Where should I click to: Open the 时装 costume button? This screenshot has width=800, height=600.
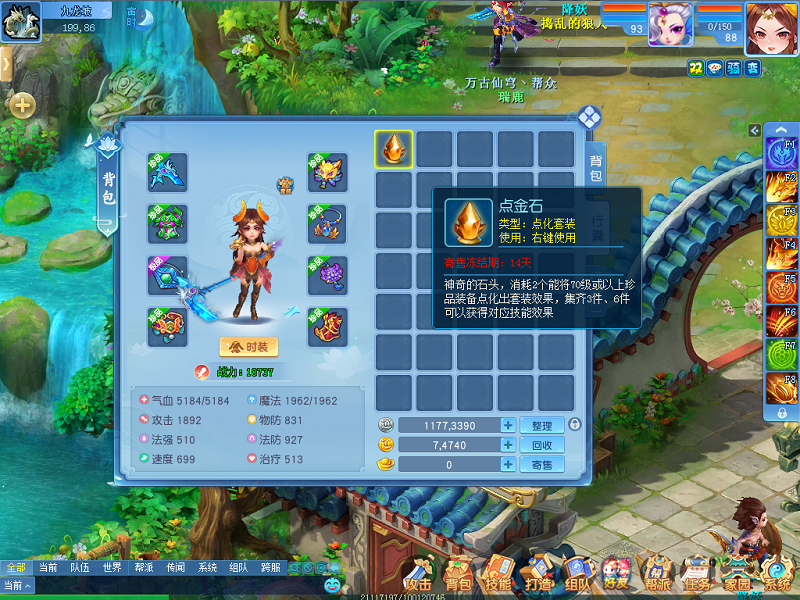pyautogui.click(x=249, y=346)
